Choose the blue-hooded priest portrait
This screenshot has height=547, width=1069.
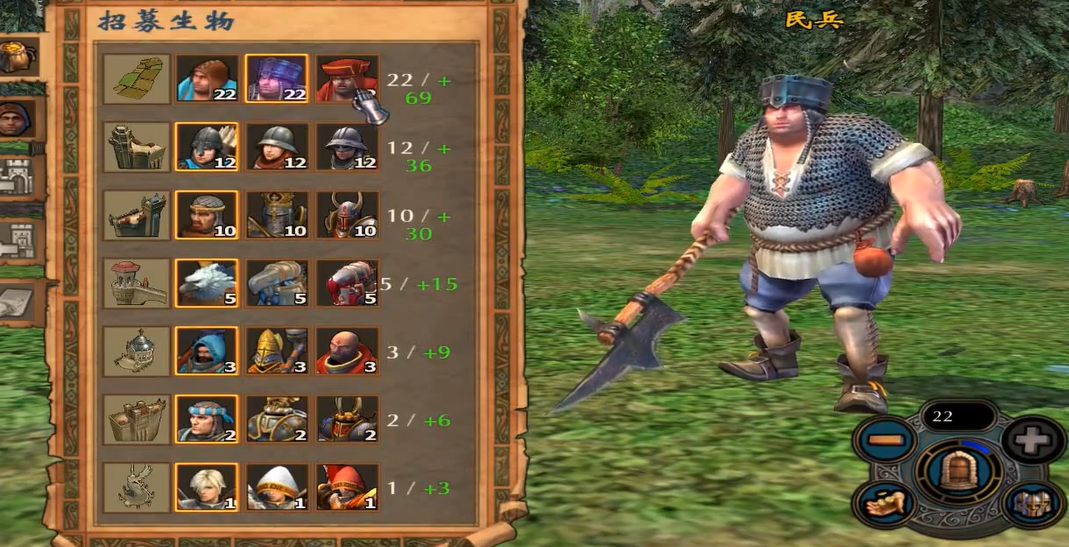tap(207, 351)
